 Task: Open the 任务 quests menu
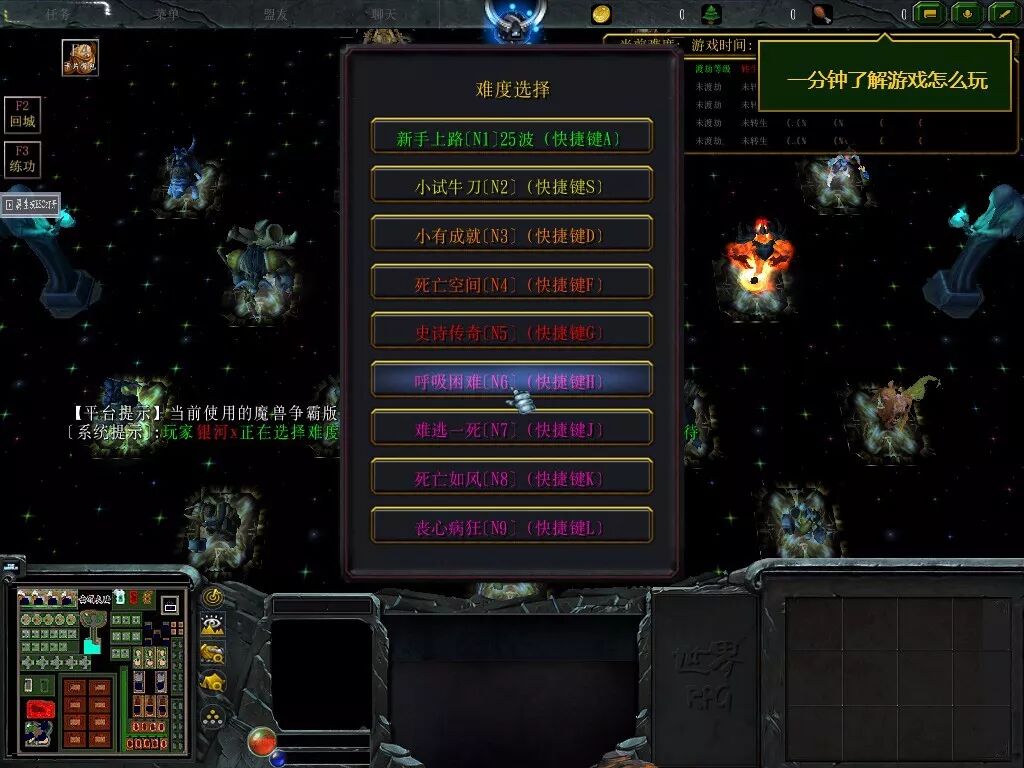57,14
